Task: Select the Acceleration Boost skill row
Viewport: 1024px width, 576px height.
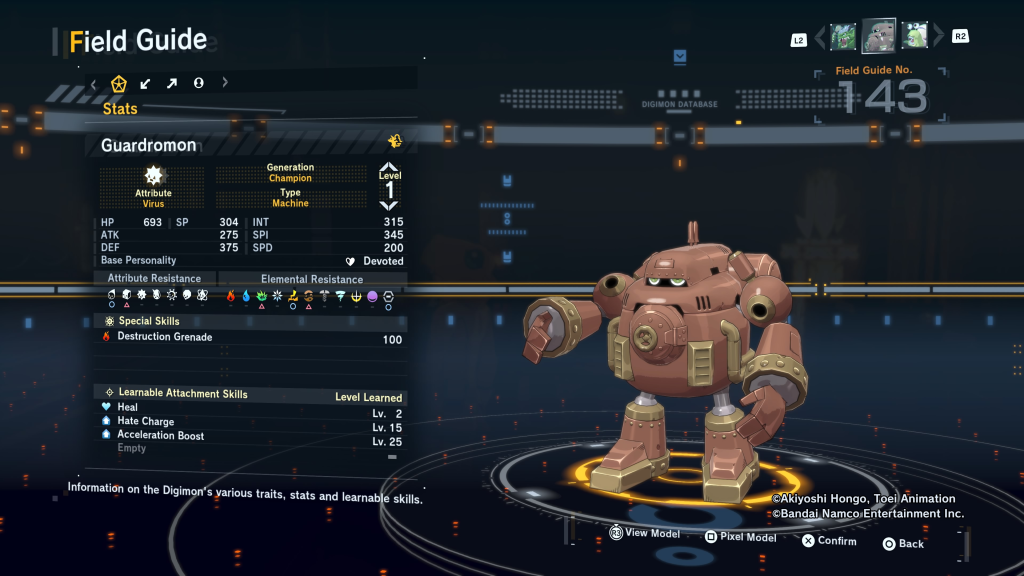Action: 250,436
